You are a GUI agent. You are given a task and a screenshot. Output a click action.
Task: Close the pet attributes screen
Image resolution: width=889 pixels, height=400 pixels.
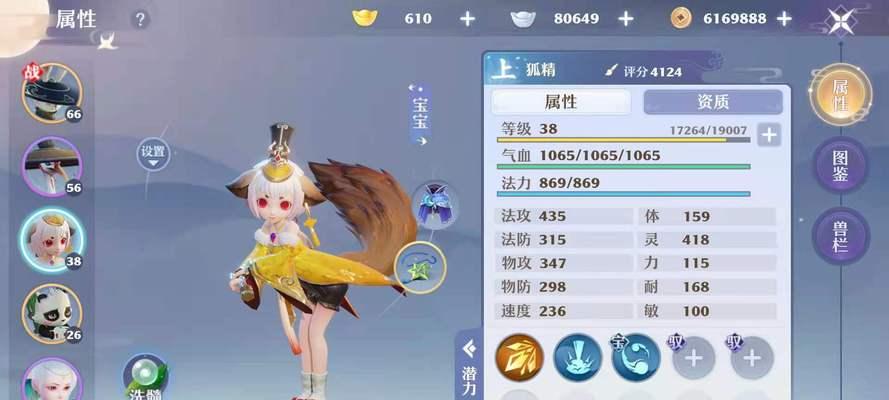pos(841,19)
